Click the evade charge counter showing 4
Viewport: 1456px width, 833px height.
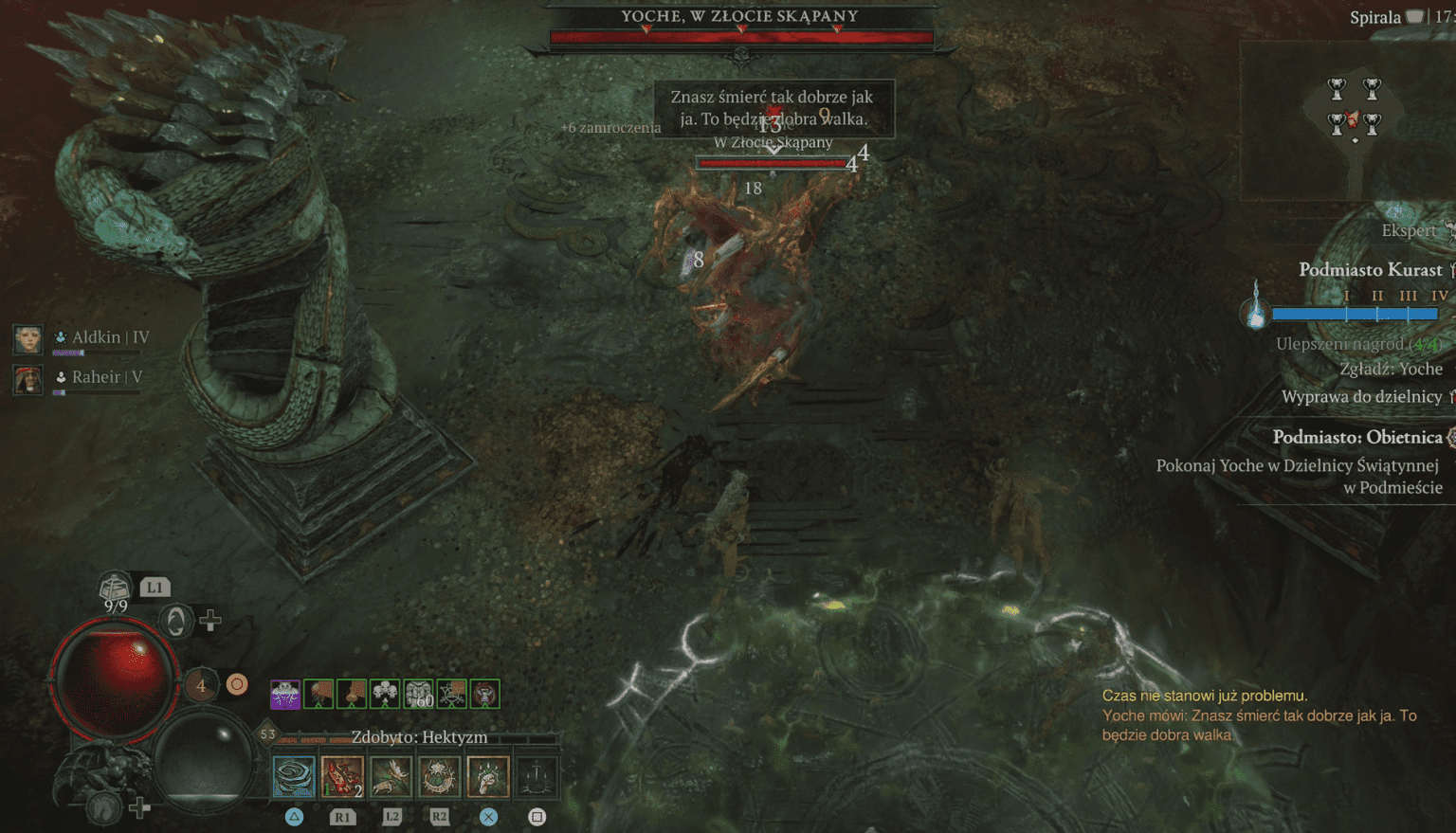click(201, 684)
